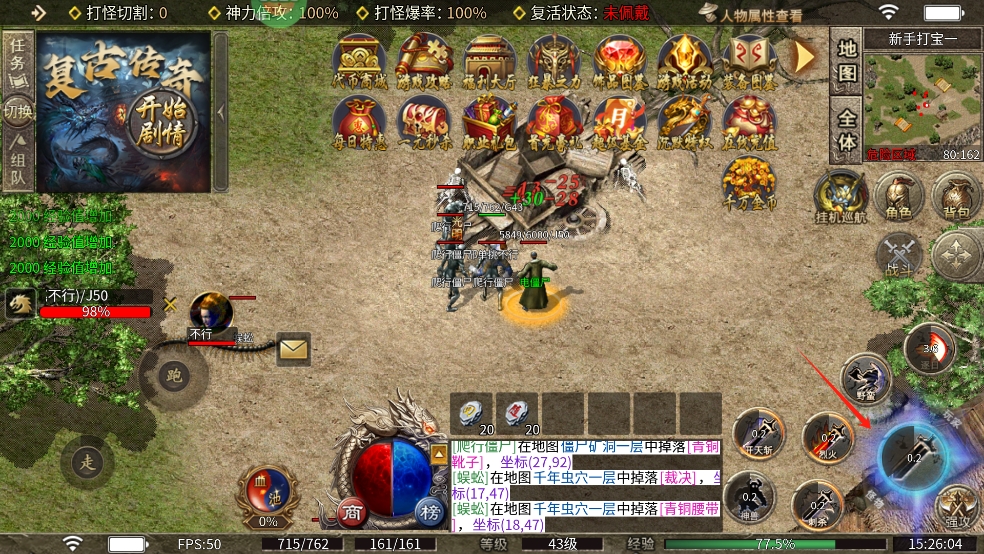The width and height of the screenshot is (984, 554).
Task: Toggle 挂机巡航 auto-patrol mode
Action: pyautogui.click(x=838, y=196)
